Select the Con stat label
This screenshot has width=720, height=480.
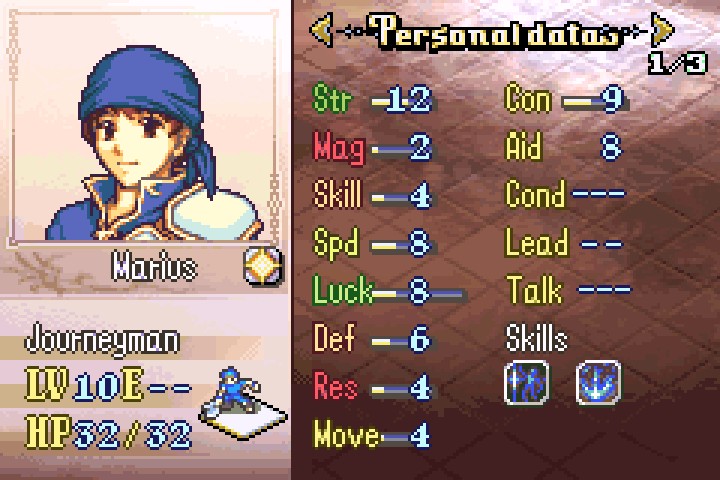tap(529, 99)
